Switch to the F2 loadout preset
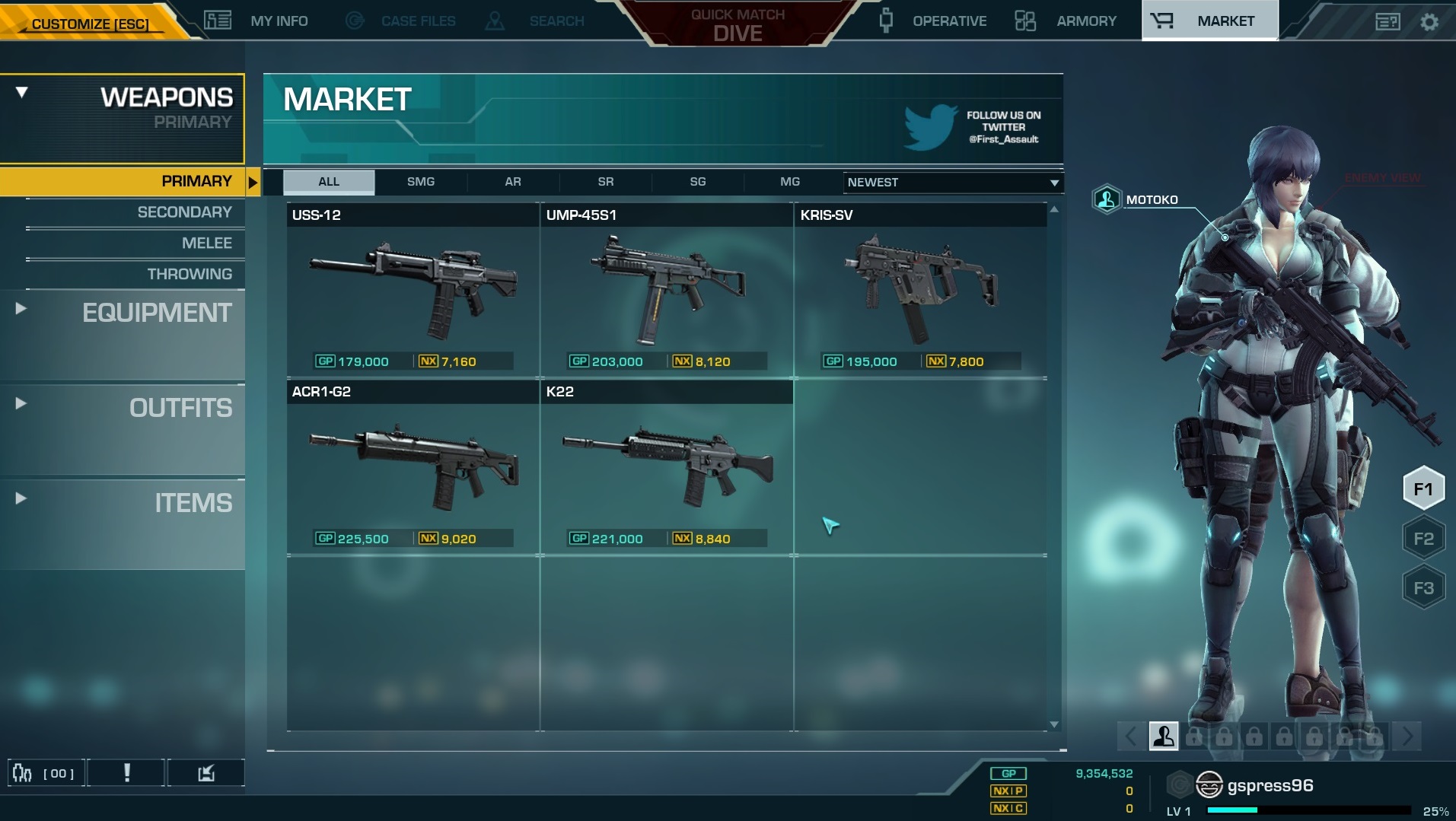Viewport: 1456px width, 821px height. 1423,539
